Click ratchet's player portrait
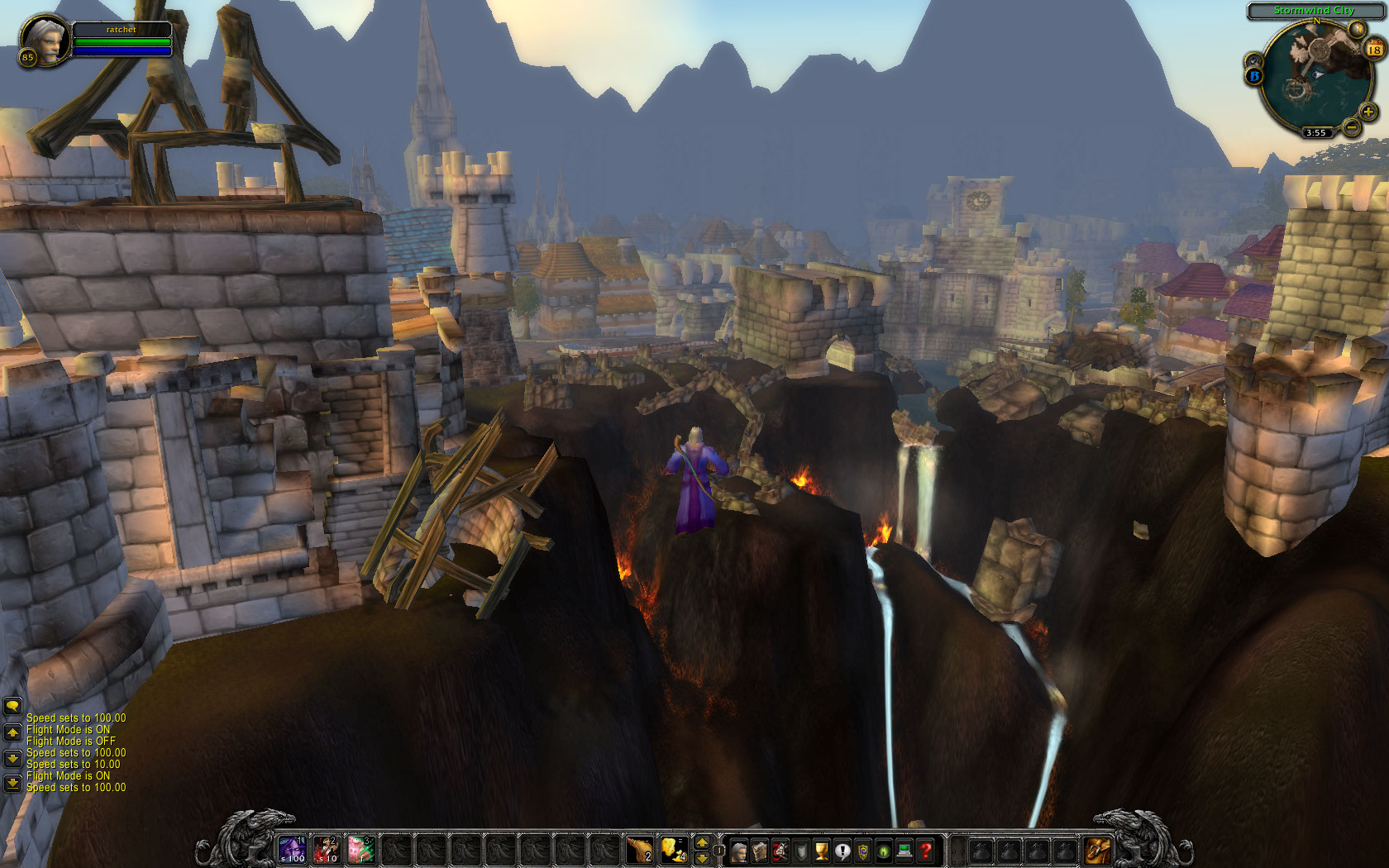The image size is (1389, 868). [x=44, y=41]
